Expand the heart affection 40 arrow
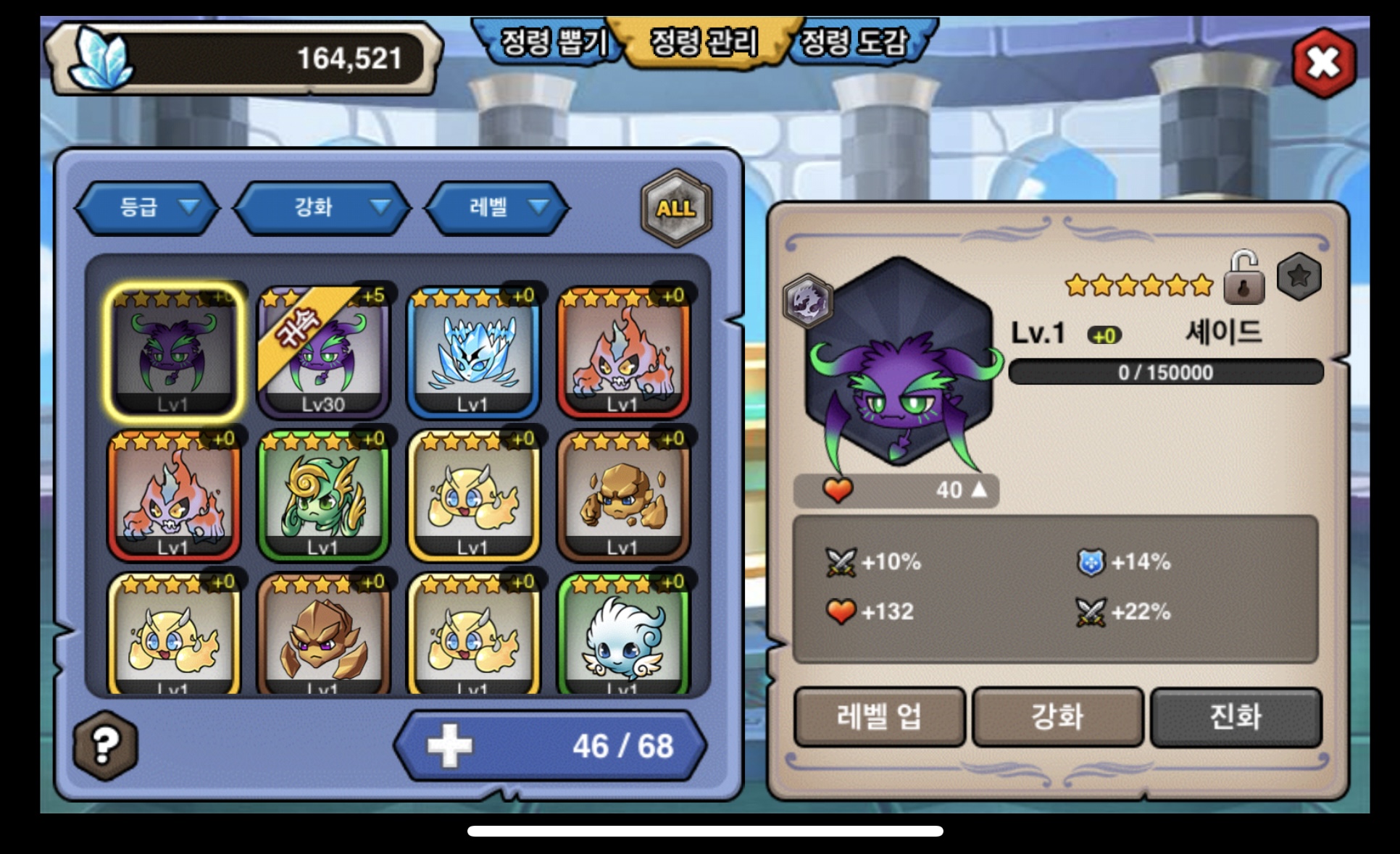The height and width of the screenshot is (854, 1400). point(978,490)
